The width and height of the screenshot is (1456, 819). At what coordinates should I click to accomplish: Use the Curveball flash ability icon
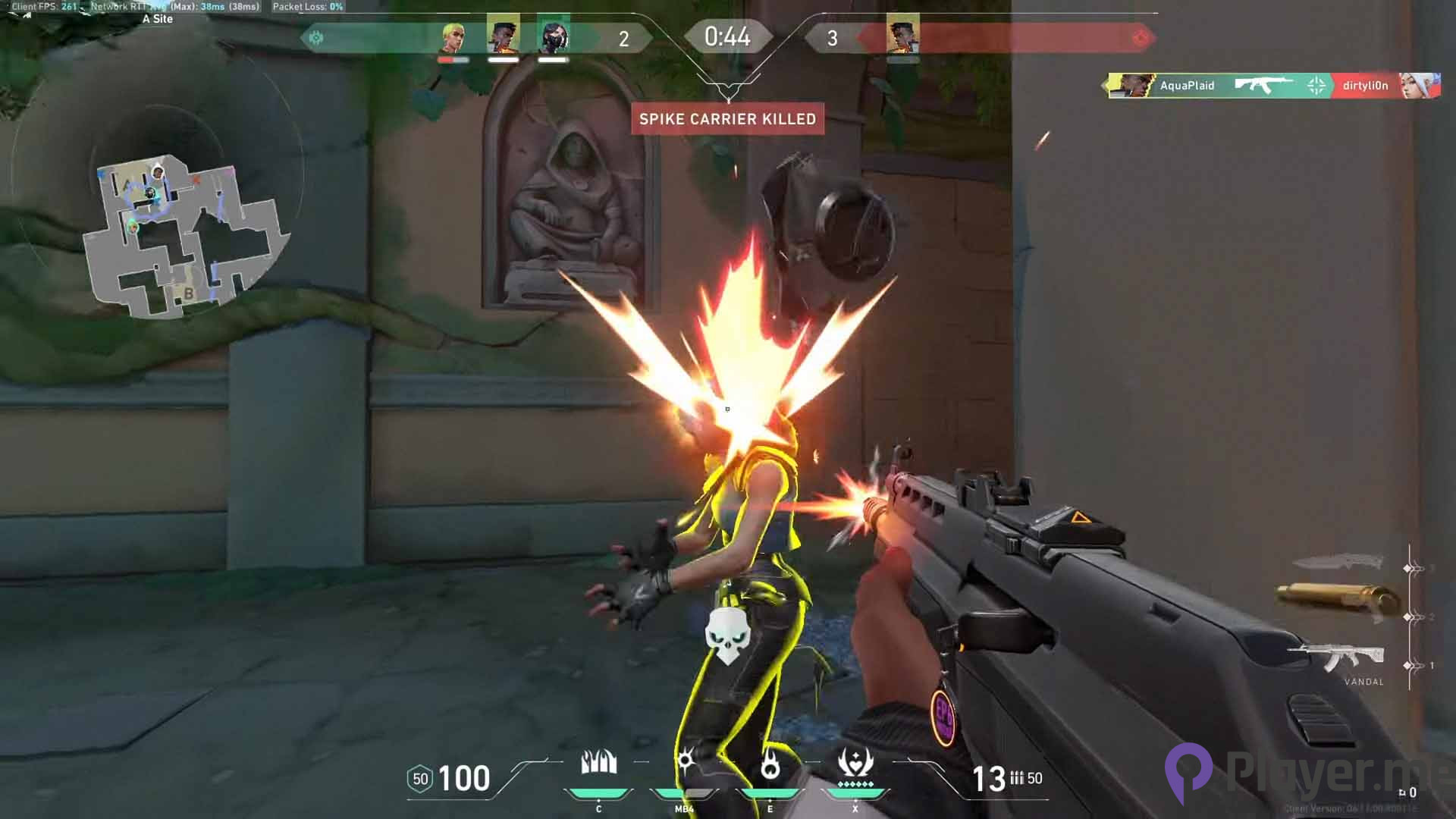685,762
